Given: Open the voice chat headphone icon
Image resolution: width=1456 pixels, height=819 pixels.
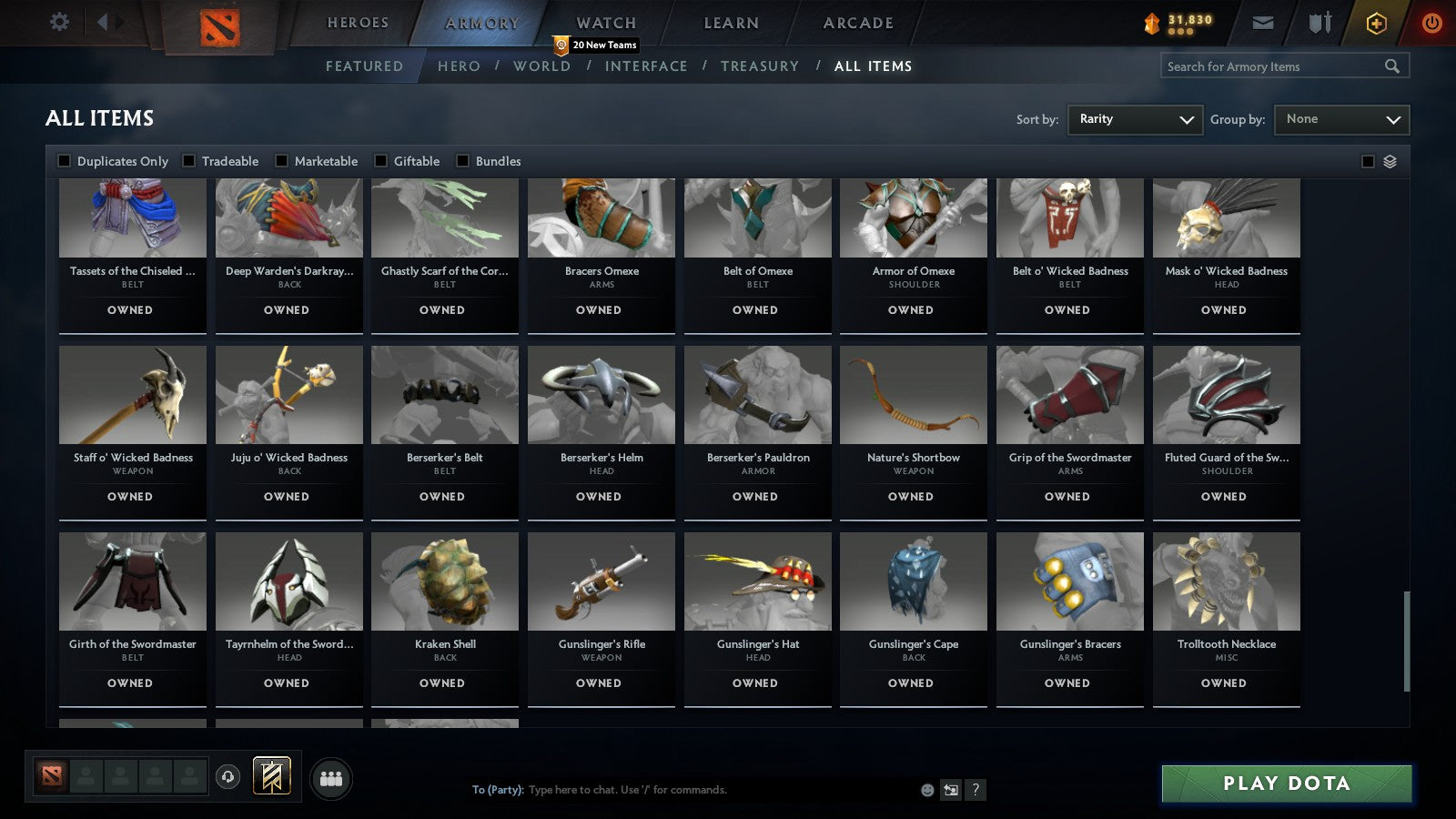Looking at the screenshot, I should 226,778.
